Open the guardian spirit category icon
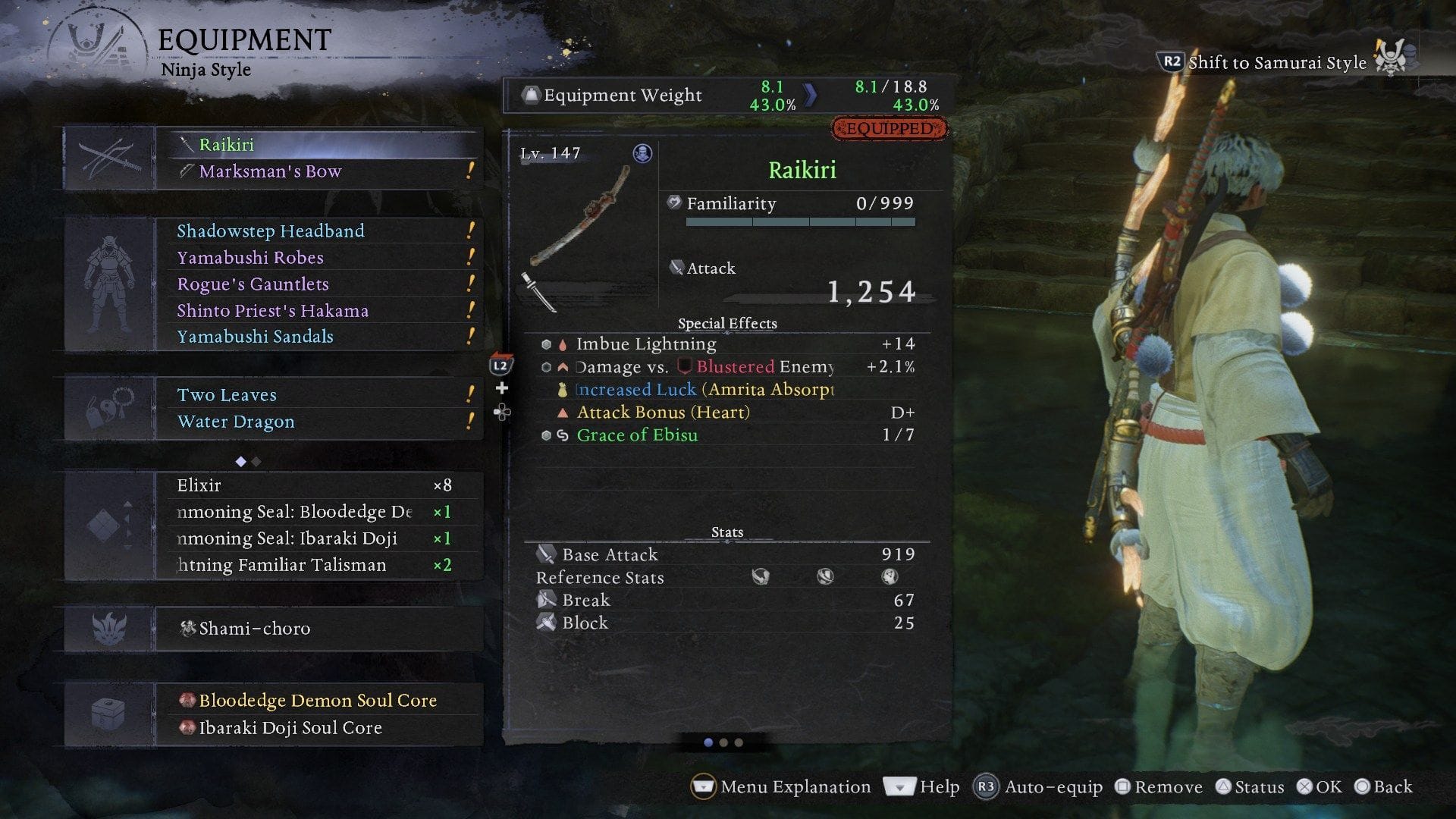 click(108, 629)
